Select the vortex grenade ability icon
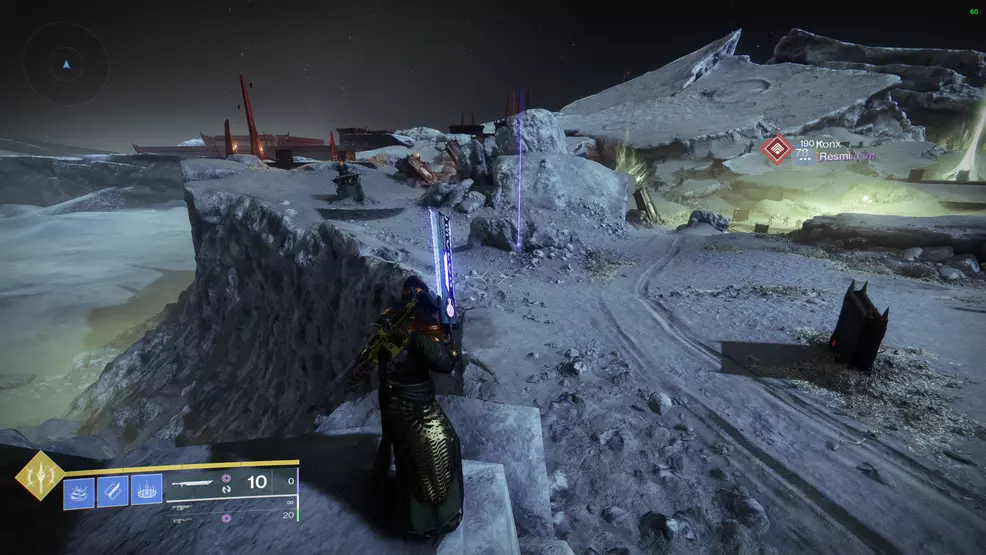Image resolution: width=986 pixels, height=555 pixels. [x=79, y=491]
